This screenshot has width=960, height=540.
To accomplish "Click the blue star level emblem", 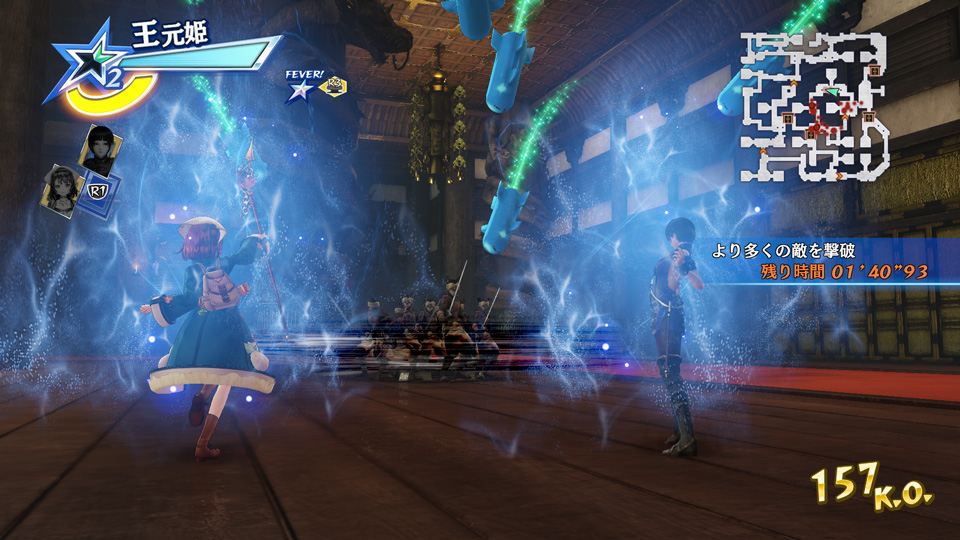I will click(87, 68).
